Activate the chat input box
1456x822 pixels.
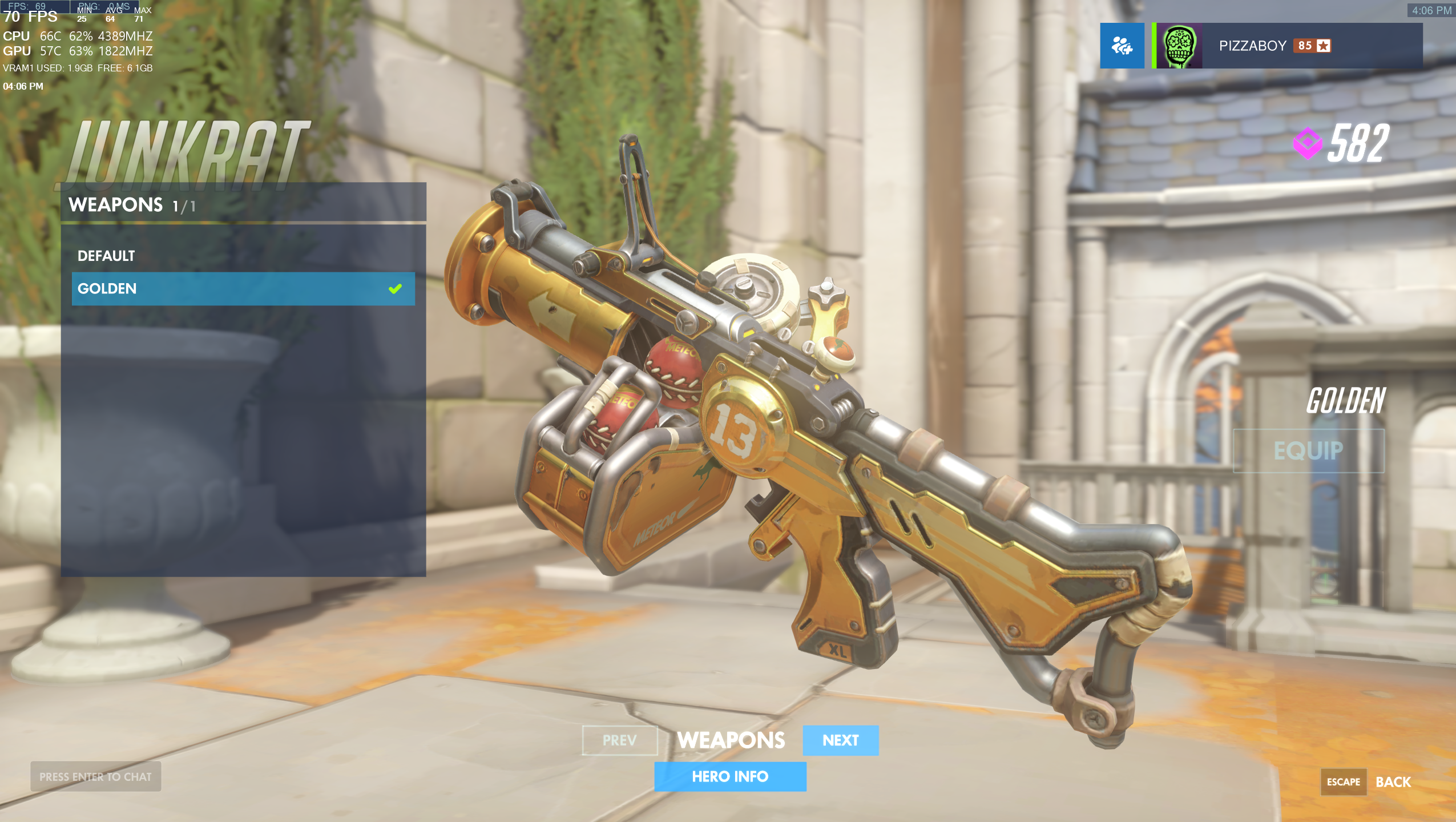coord(96,776)
